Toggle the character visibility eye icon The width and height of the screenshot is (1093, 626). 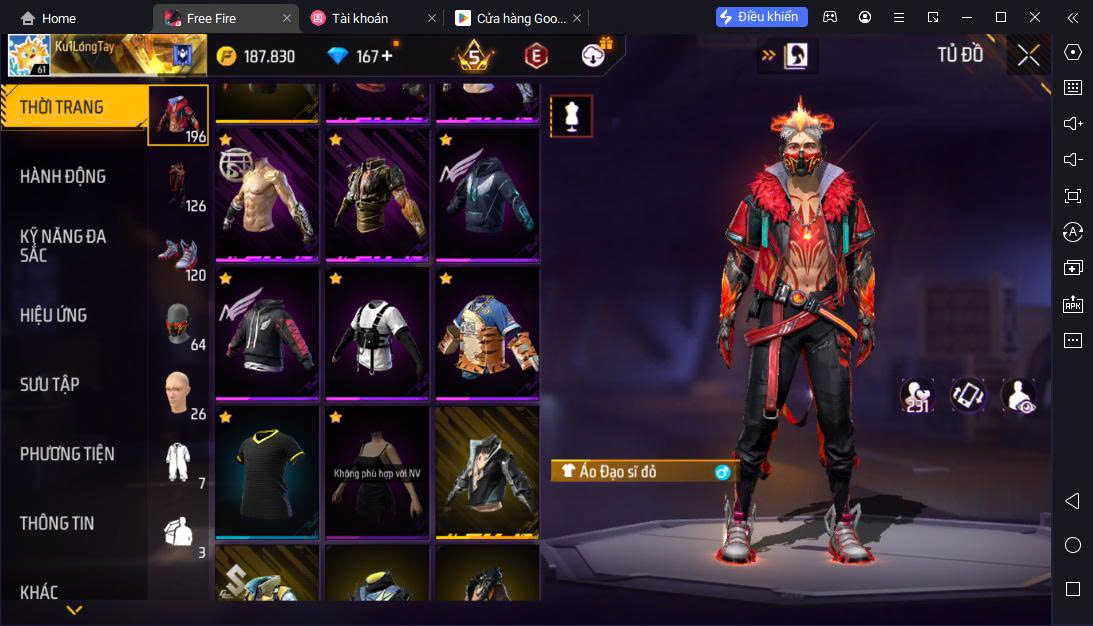[1018, 396]
